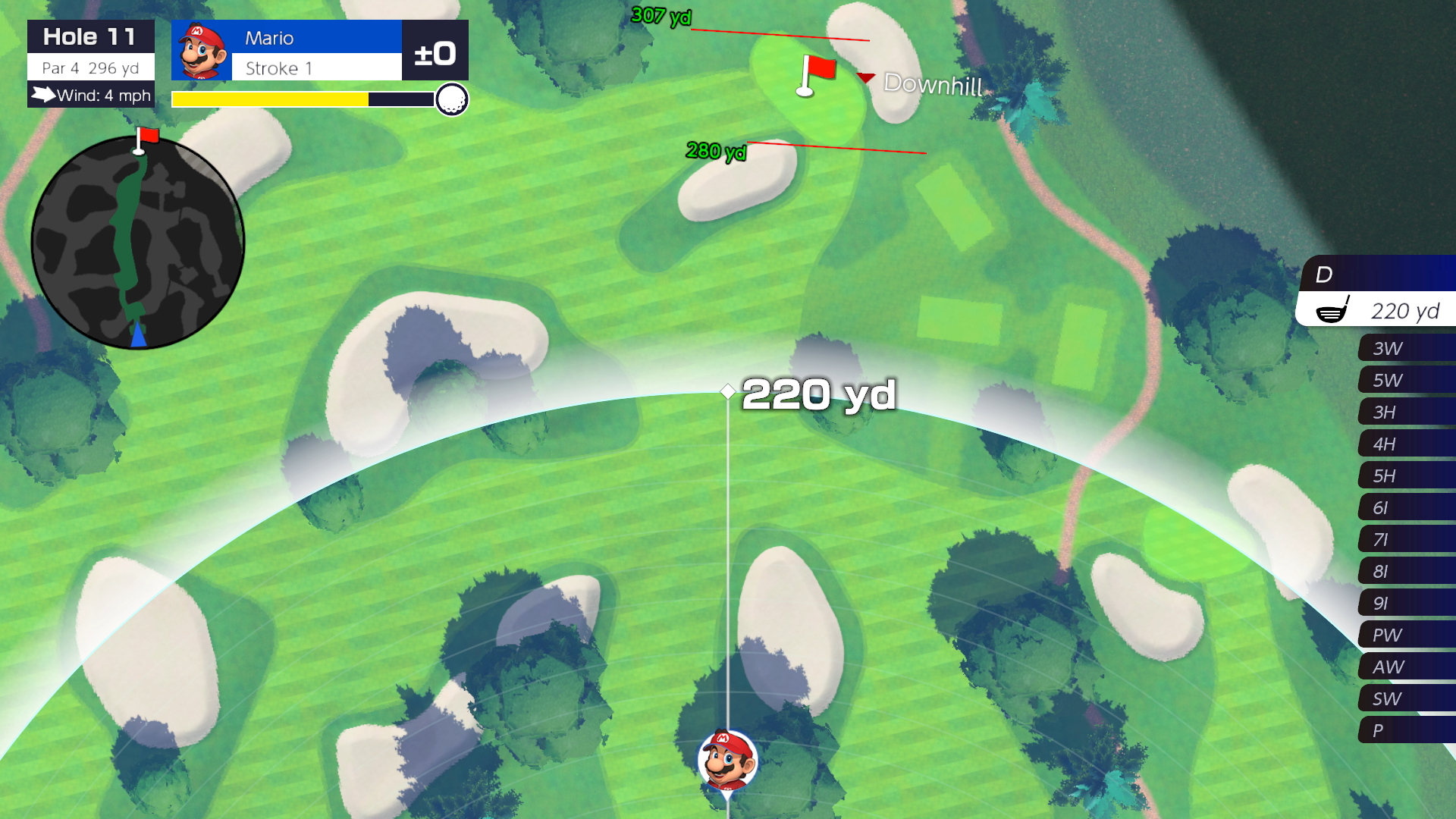Image resolution: width=1456 pixels, height=819 pixels.
Task: Pick the 6I iron
Action: click(1404, 507)
